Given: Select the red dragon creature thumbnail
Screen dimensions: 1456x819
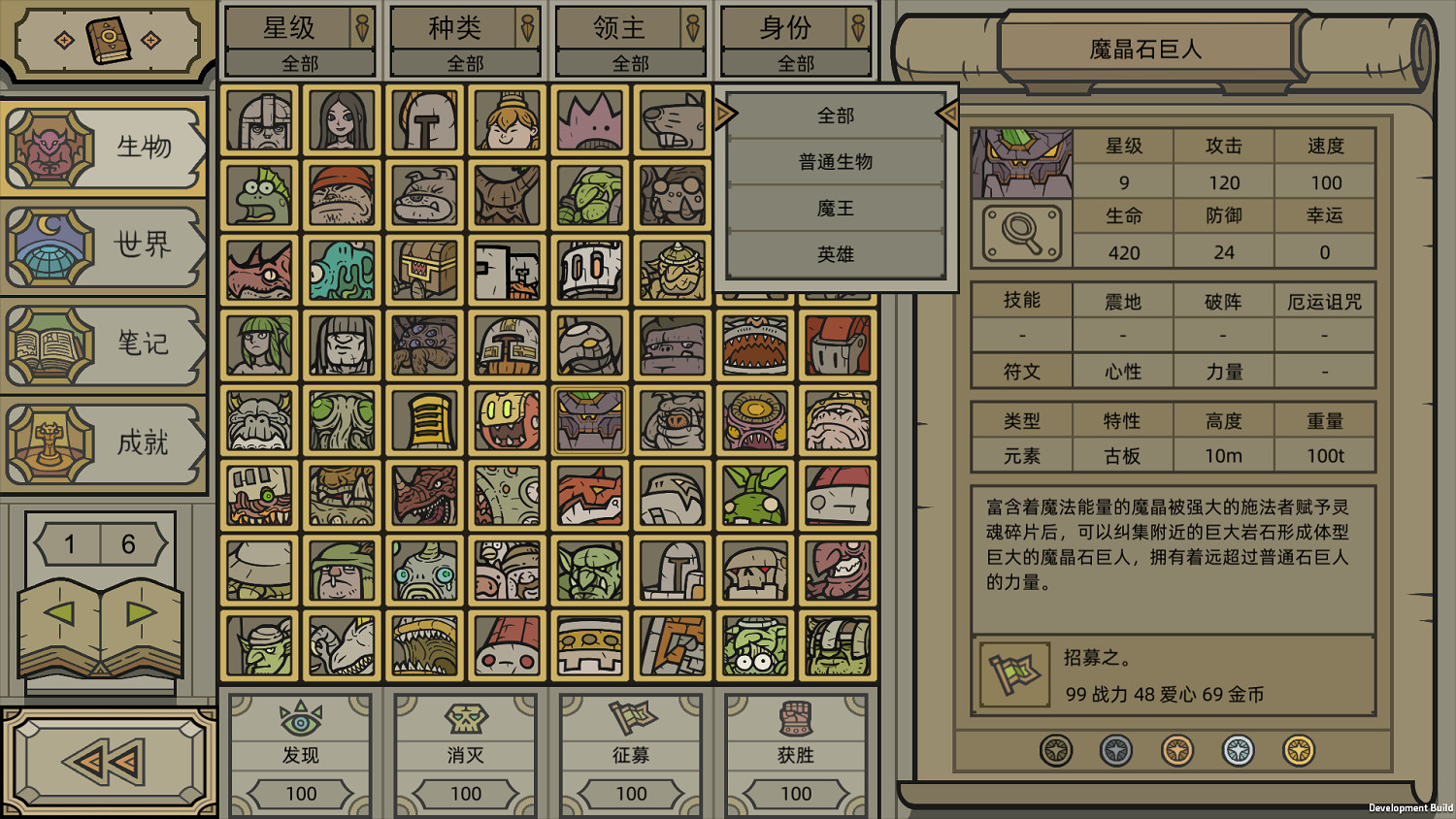Looking at the screenshot, I should click(424, 495).
